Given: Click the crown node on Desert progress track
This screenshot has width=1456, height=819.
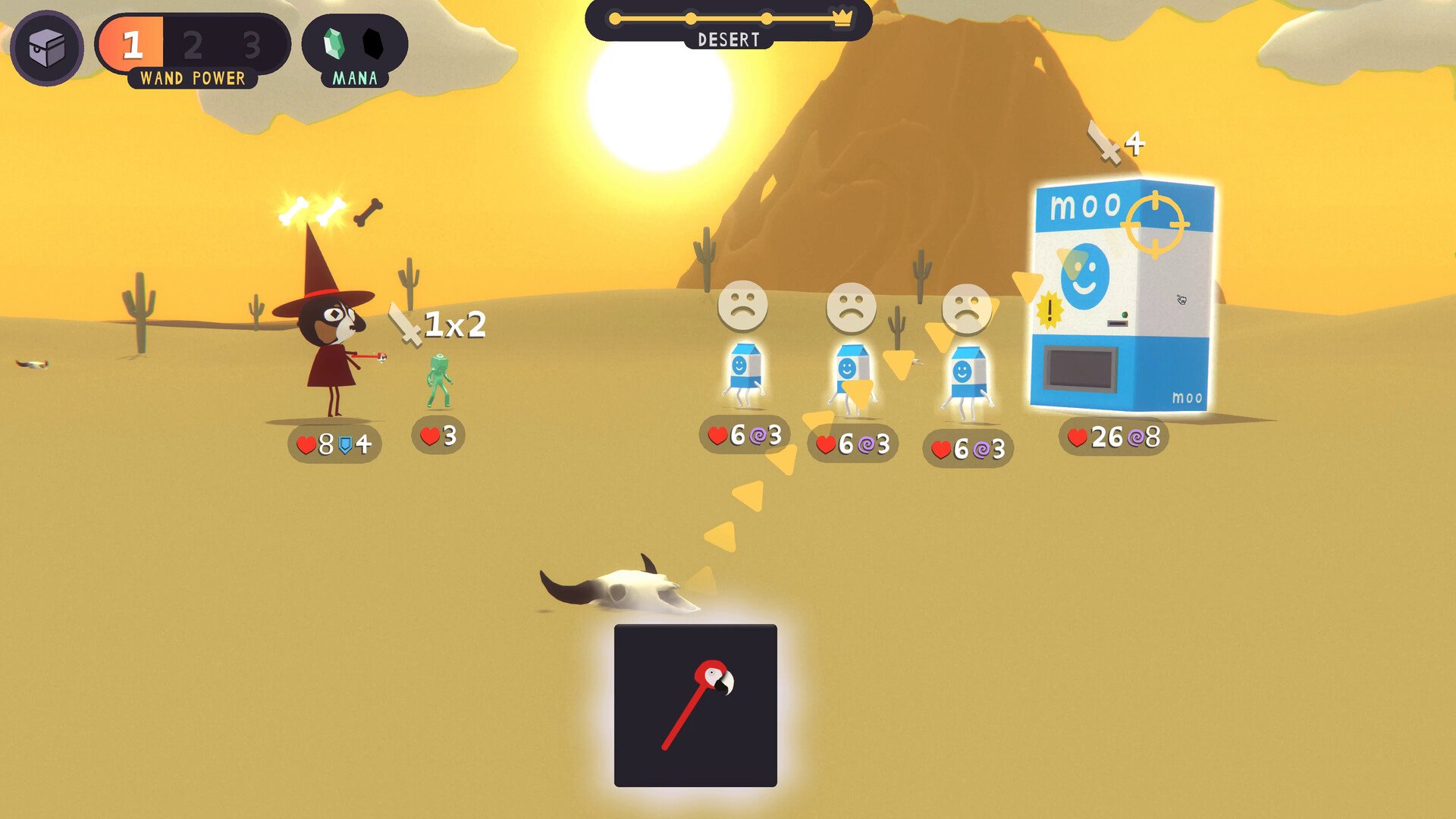Looking at the screenshot, I should tap(842, 17).
